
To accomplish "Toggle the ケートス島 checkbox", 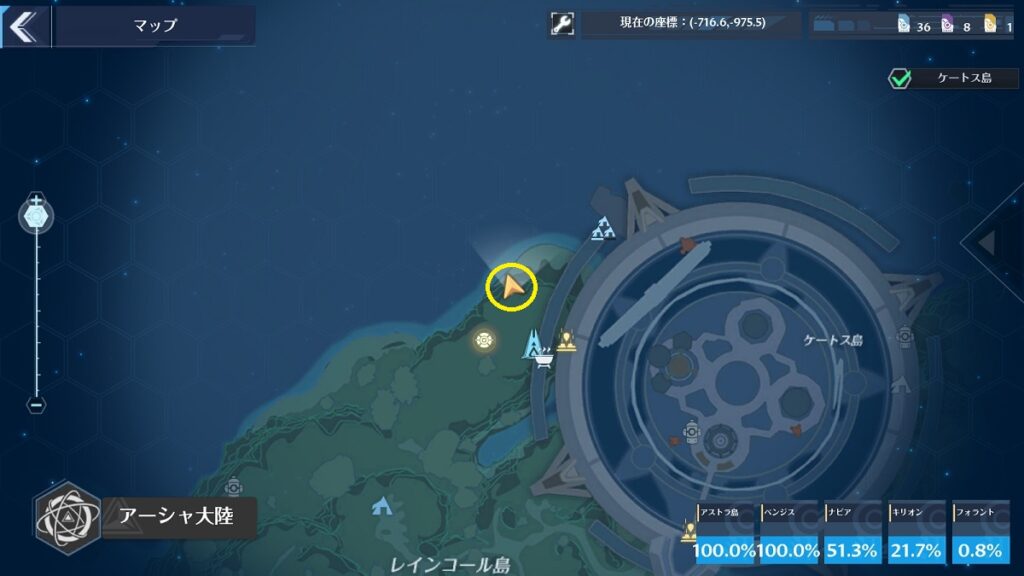I will click(900, 78).
